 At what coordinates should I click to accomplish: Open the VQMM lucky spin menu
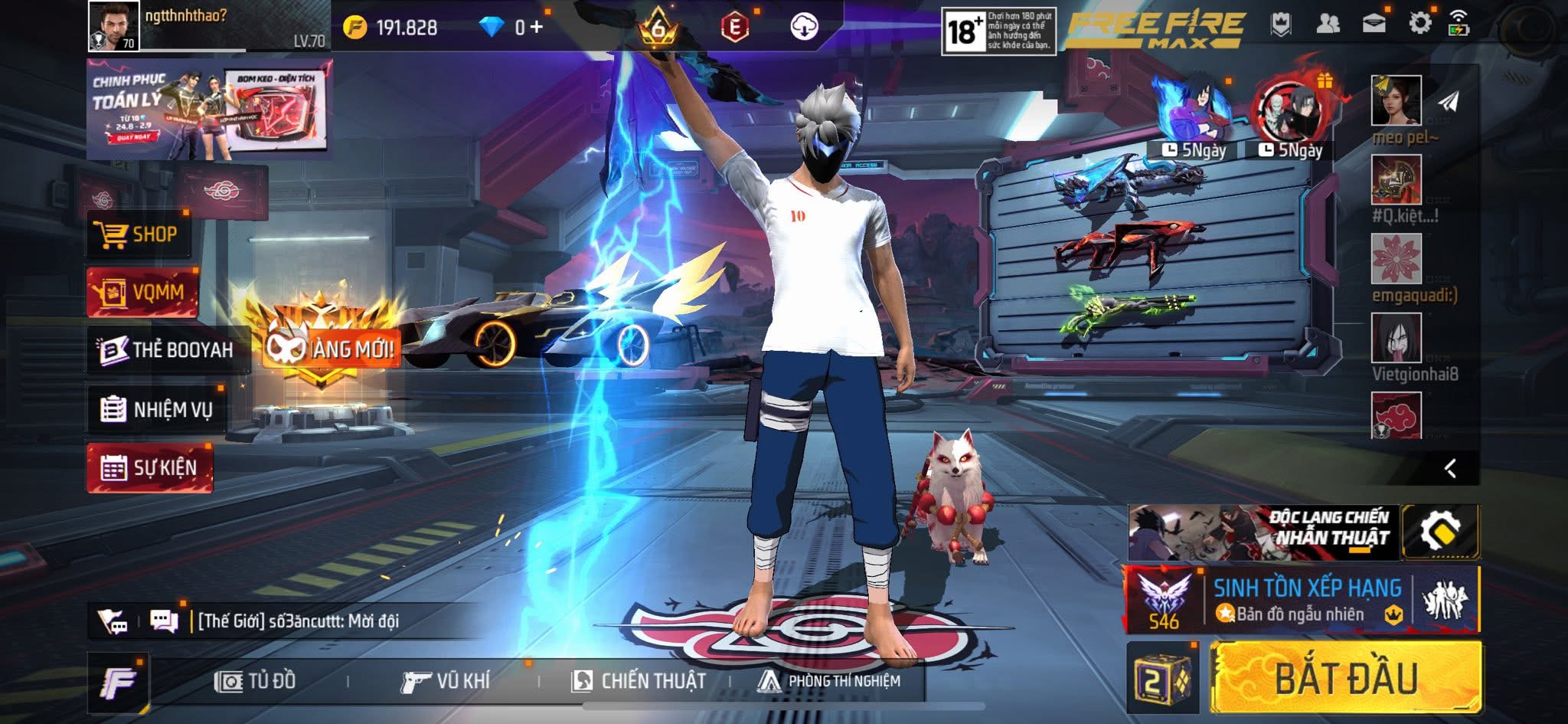pos(142,292)
